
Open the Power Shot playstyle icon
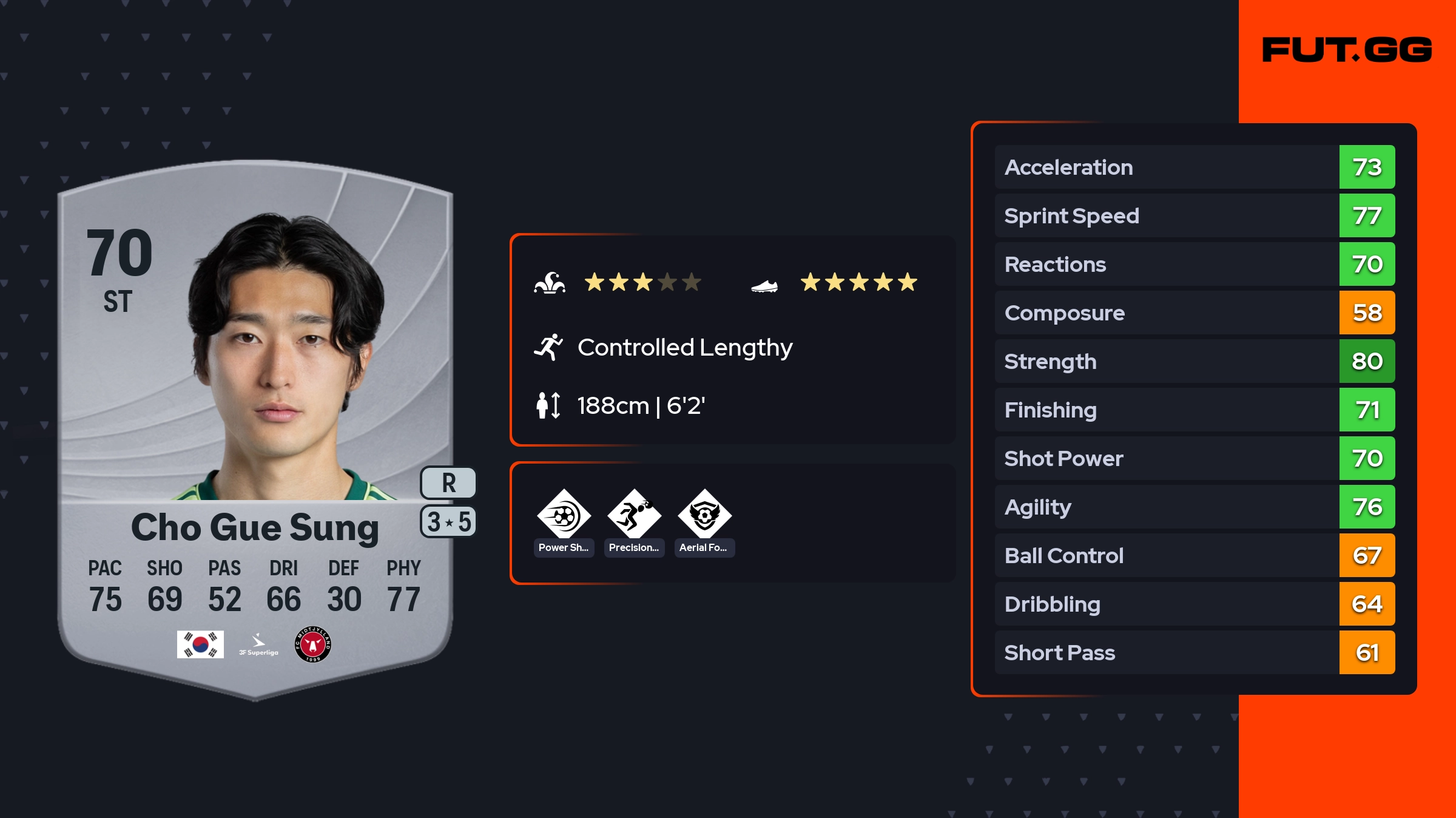[x=564, y=515]
